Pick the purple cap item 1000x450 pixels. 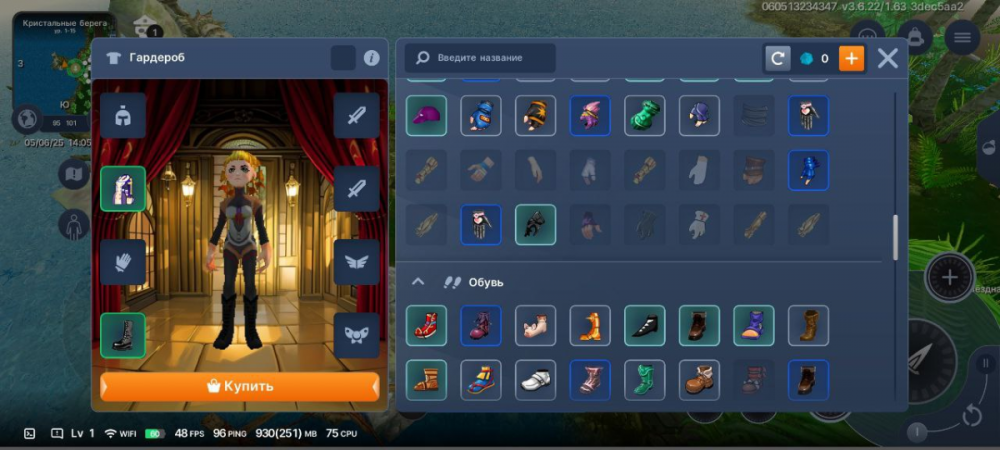[426, 115]
